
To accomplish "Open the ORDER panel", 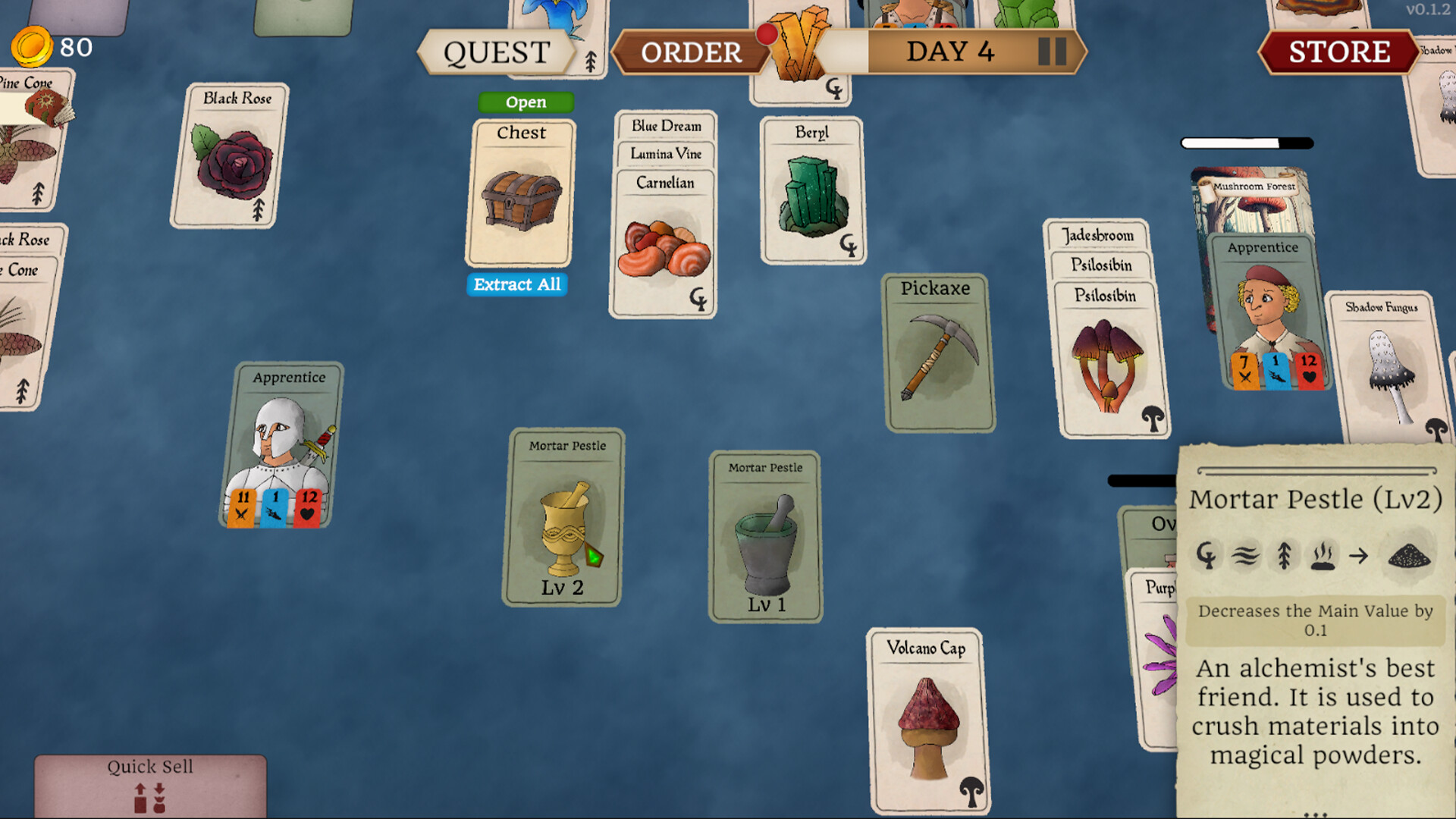I will (x=690, y=52).
